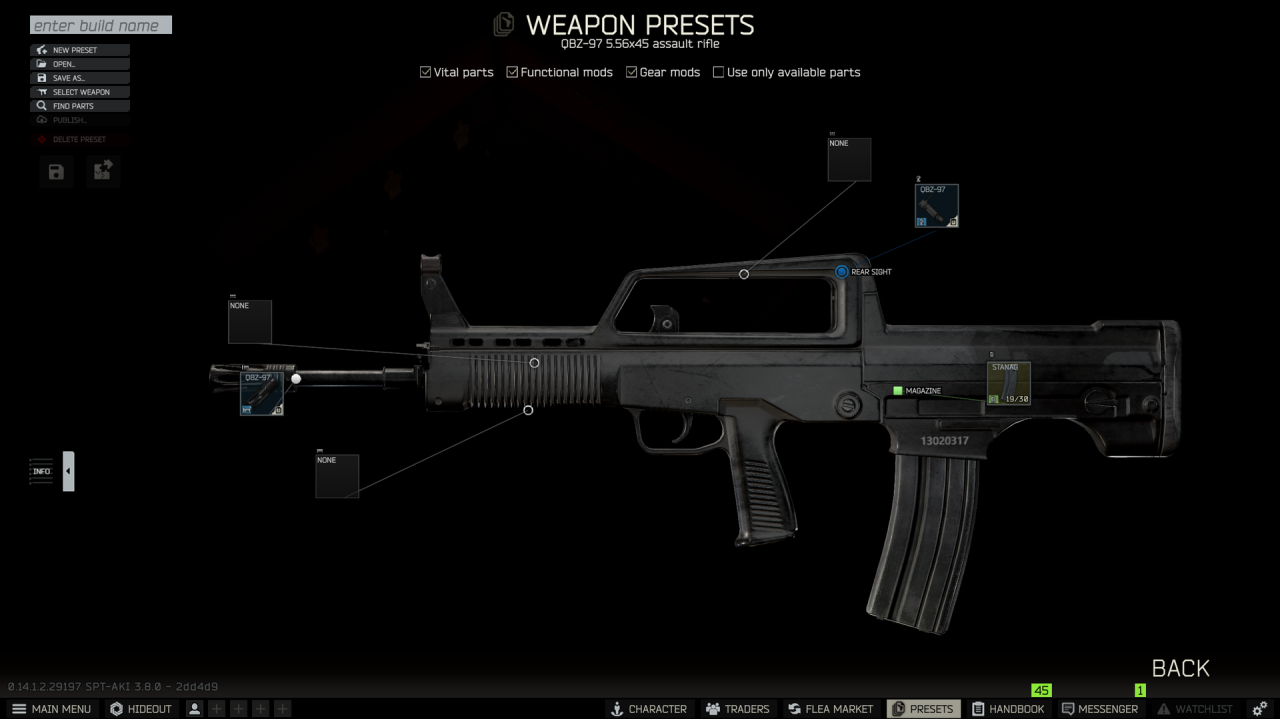The width and height of the screenshot is (1280, 719).
Task: Open the Flea Market tab
Action: tap(831, 709)
